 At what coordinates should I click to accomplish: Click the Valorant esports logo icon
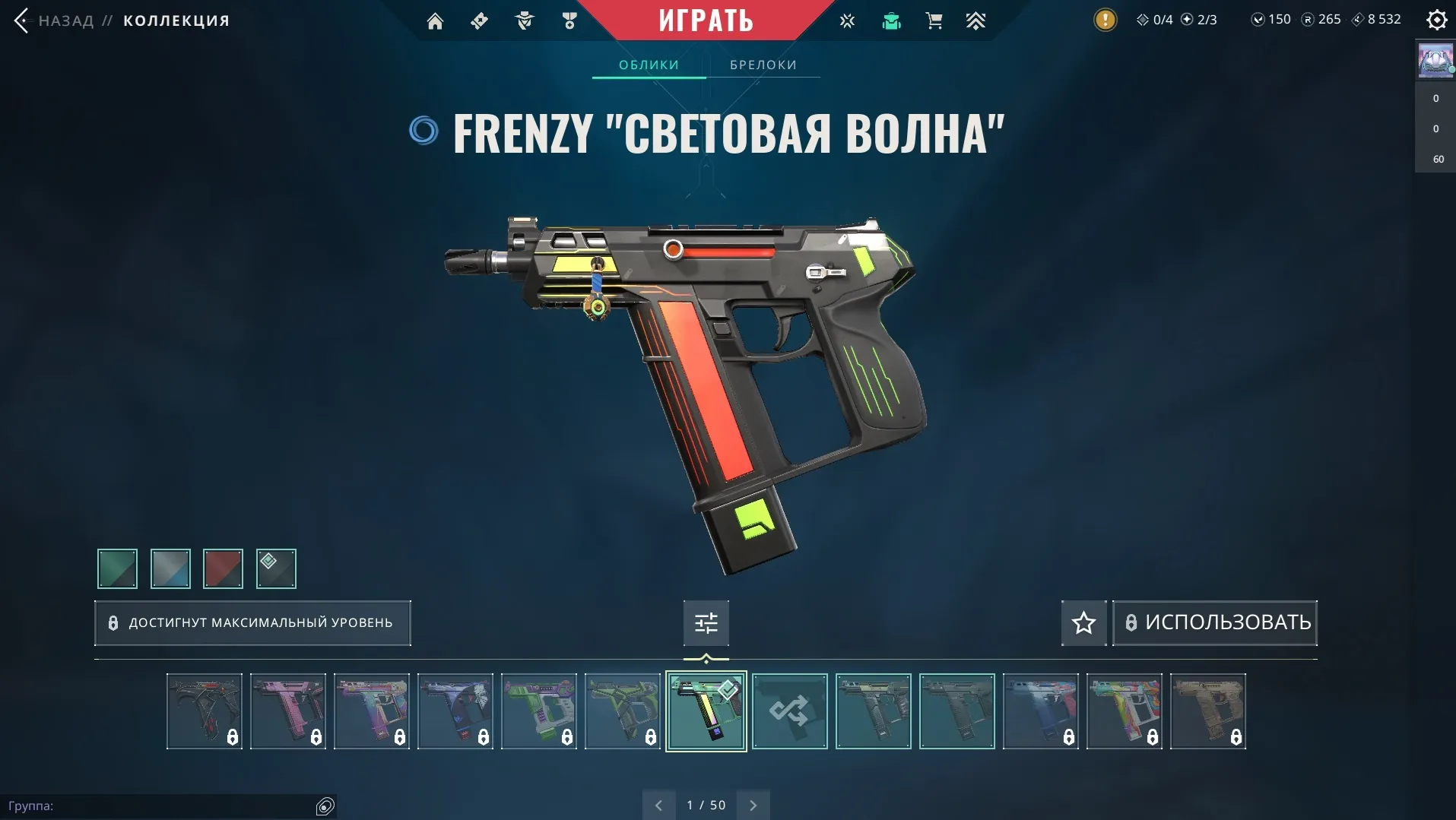pos(847,21)
